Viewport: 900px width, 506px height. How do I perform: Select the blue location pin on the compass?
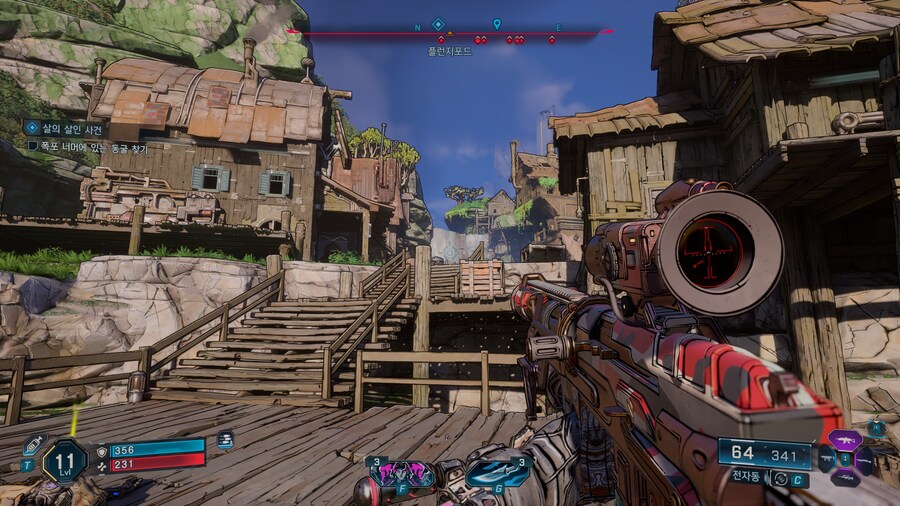497,24
